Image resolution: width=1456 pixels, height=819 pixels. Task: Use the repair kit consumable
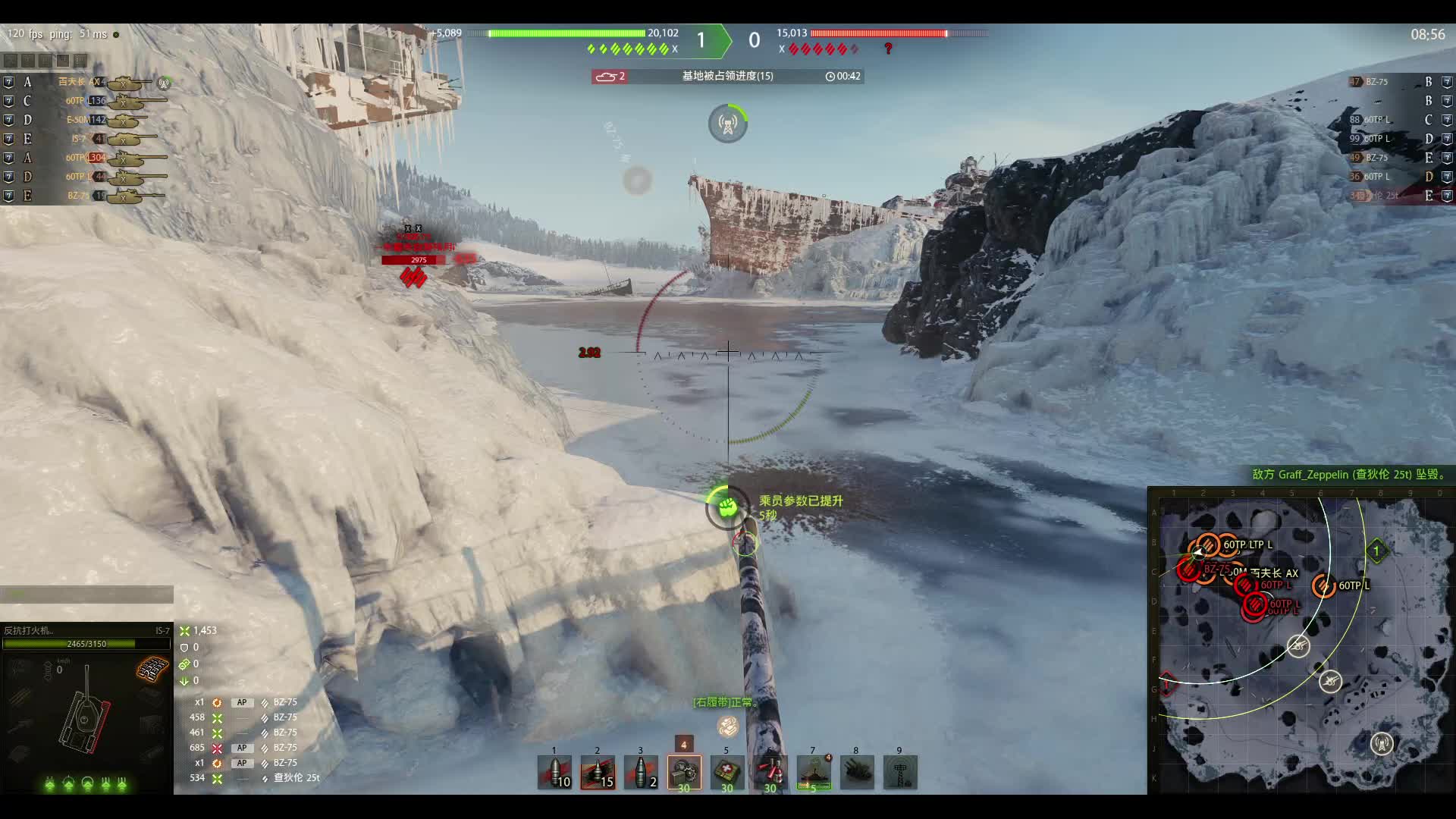(684, 773)
